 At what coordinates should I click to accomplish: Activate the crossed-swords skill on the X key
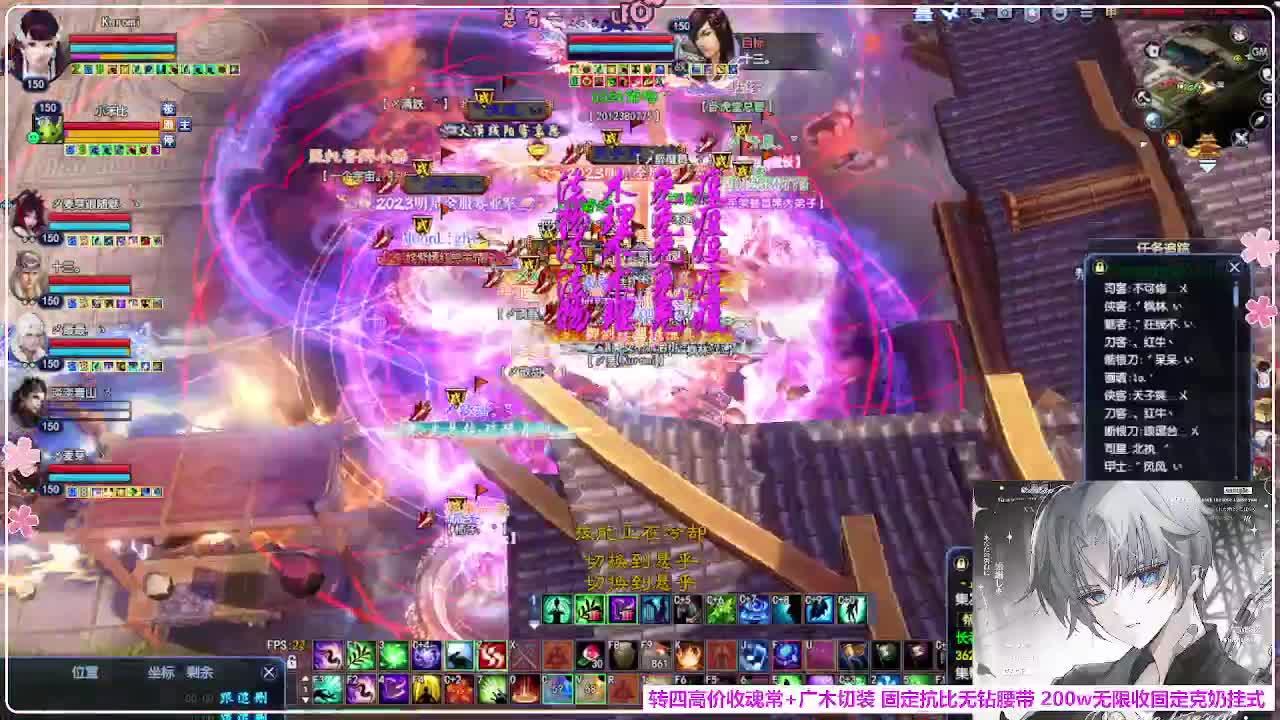tap(522, 655)
